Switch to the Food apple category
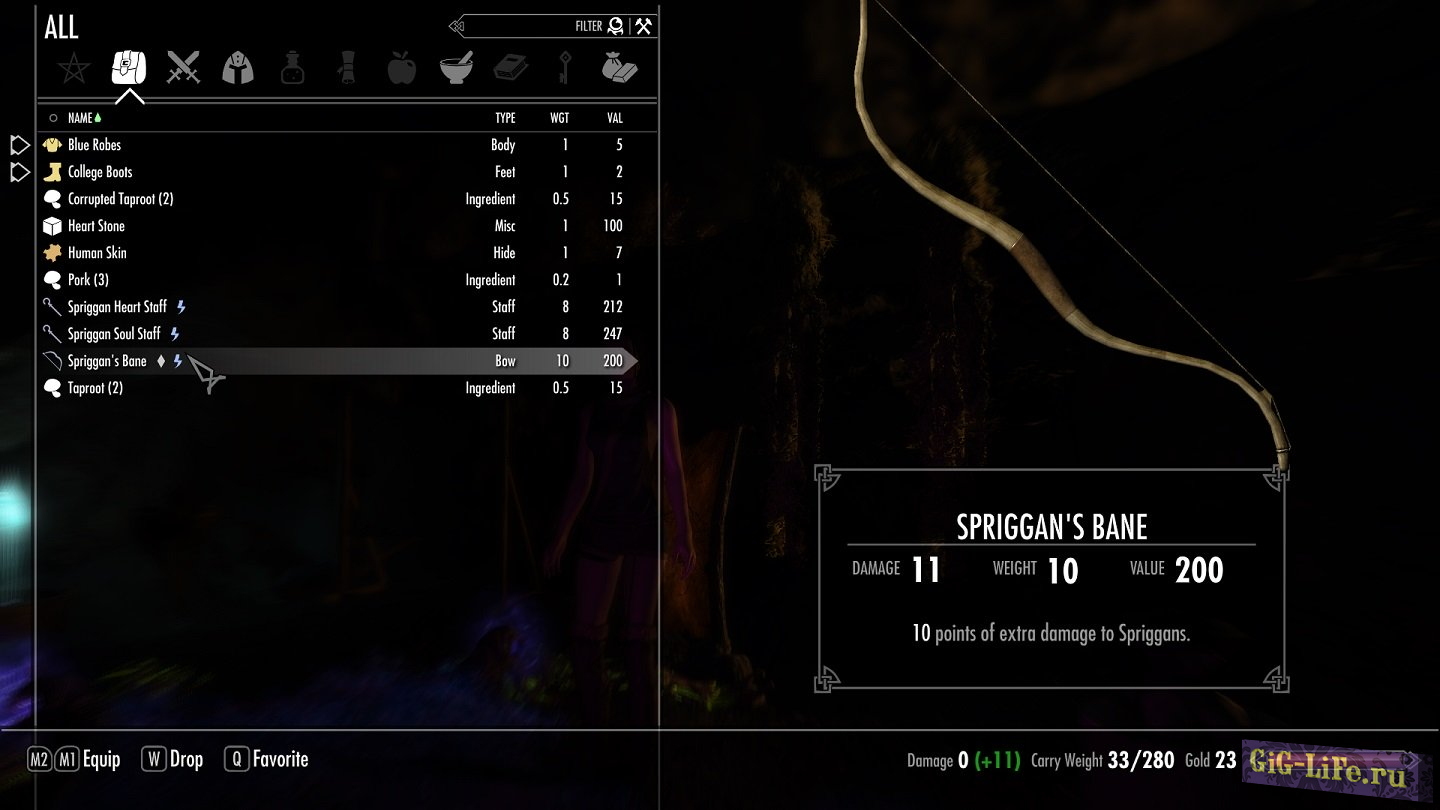1440x810 pixels. coord(401,68)
